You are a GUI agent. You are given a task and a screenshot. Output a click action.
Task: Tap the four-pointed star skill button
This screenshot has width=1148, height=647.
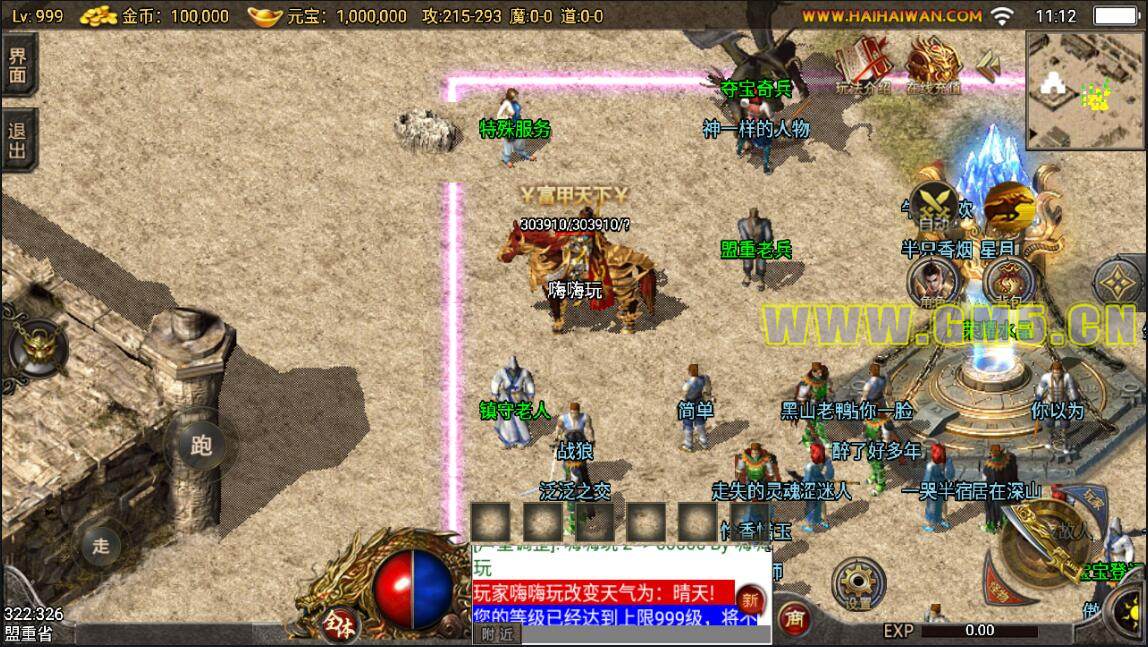point(1120,285)
